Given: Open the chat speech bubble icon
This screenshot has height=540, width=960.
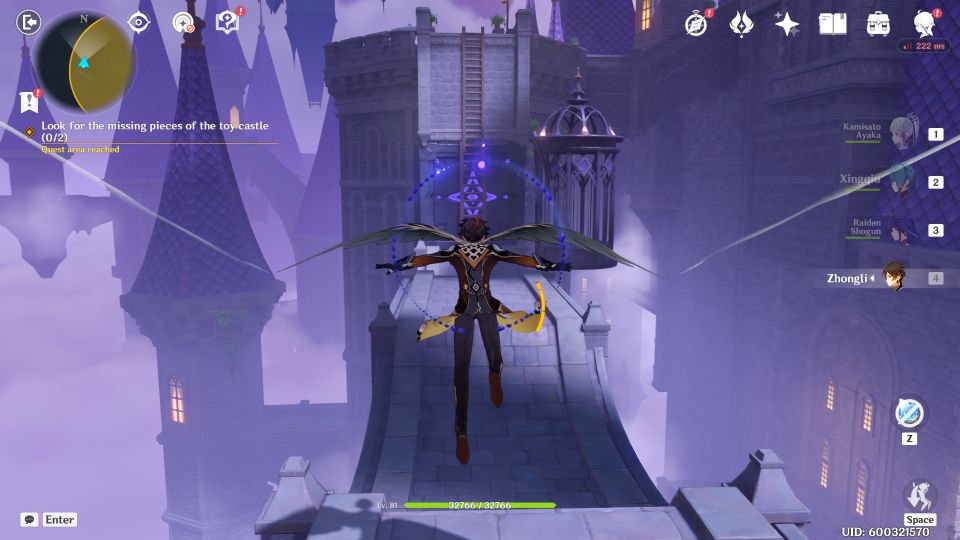Looking at the screenshot, I should click(30, 519).
